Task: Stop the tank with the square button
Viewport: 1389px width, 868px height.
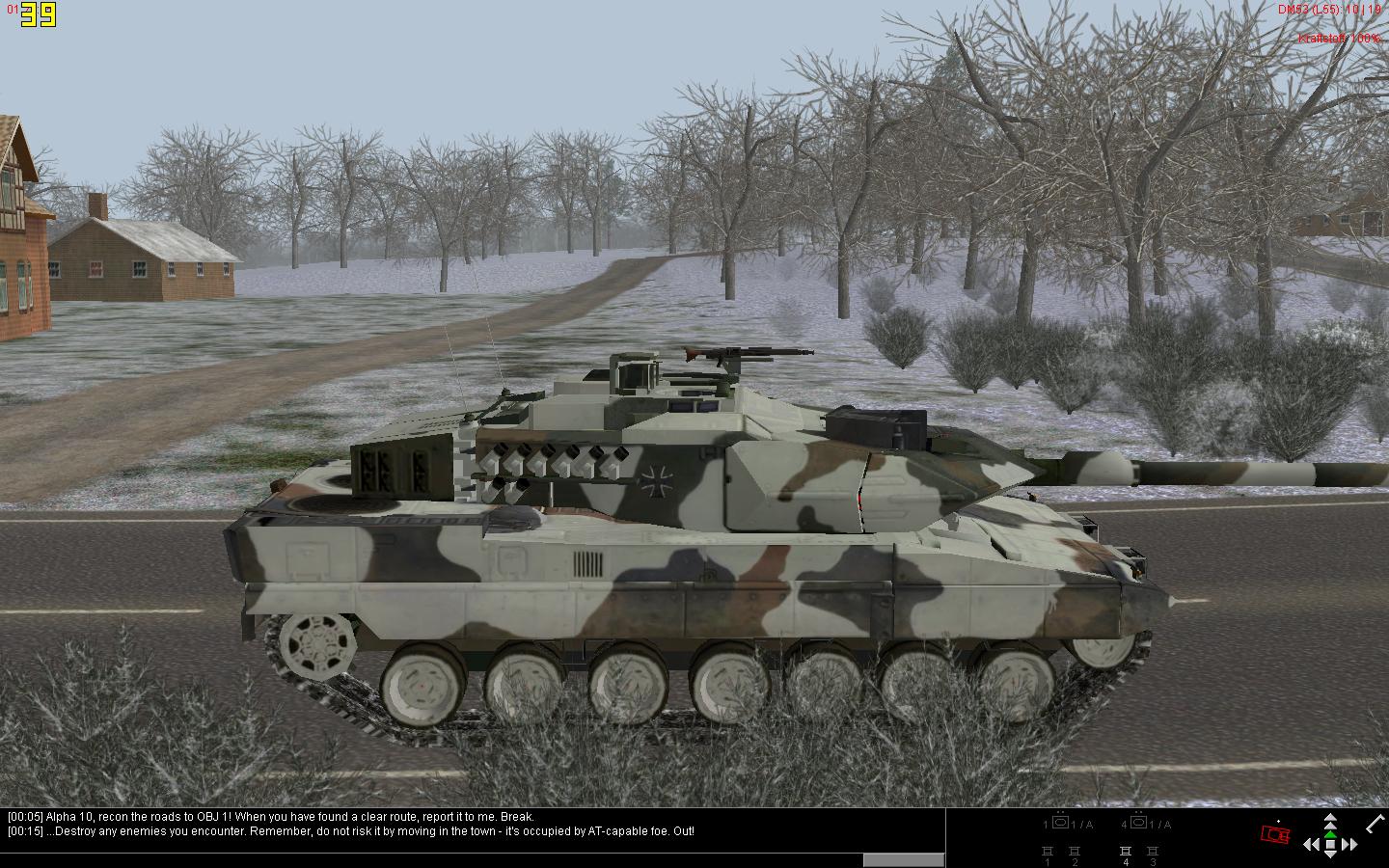Action: [x=1330, y=845]
